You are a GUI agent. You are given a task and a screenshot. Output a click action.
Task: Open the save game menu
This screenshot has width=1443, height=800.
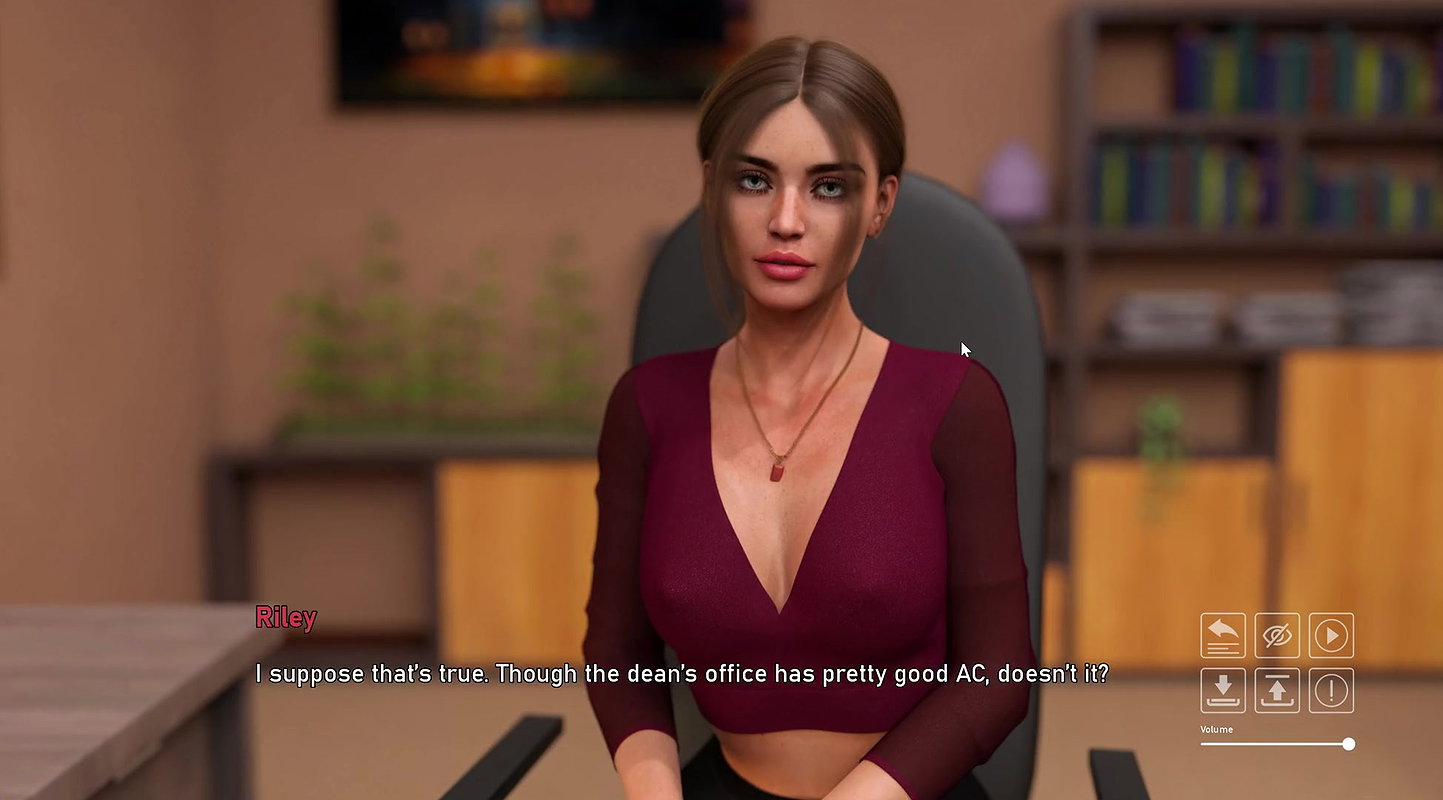point(1222,690)
